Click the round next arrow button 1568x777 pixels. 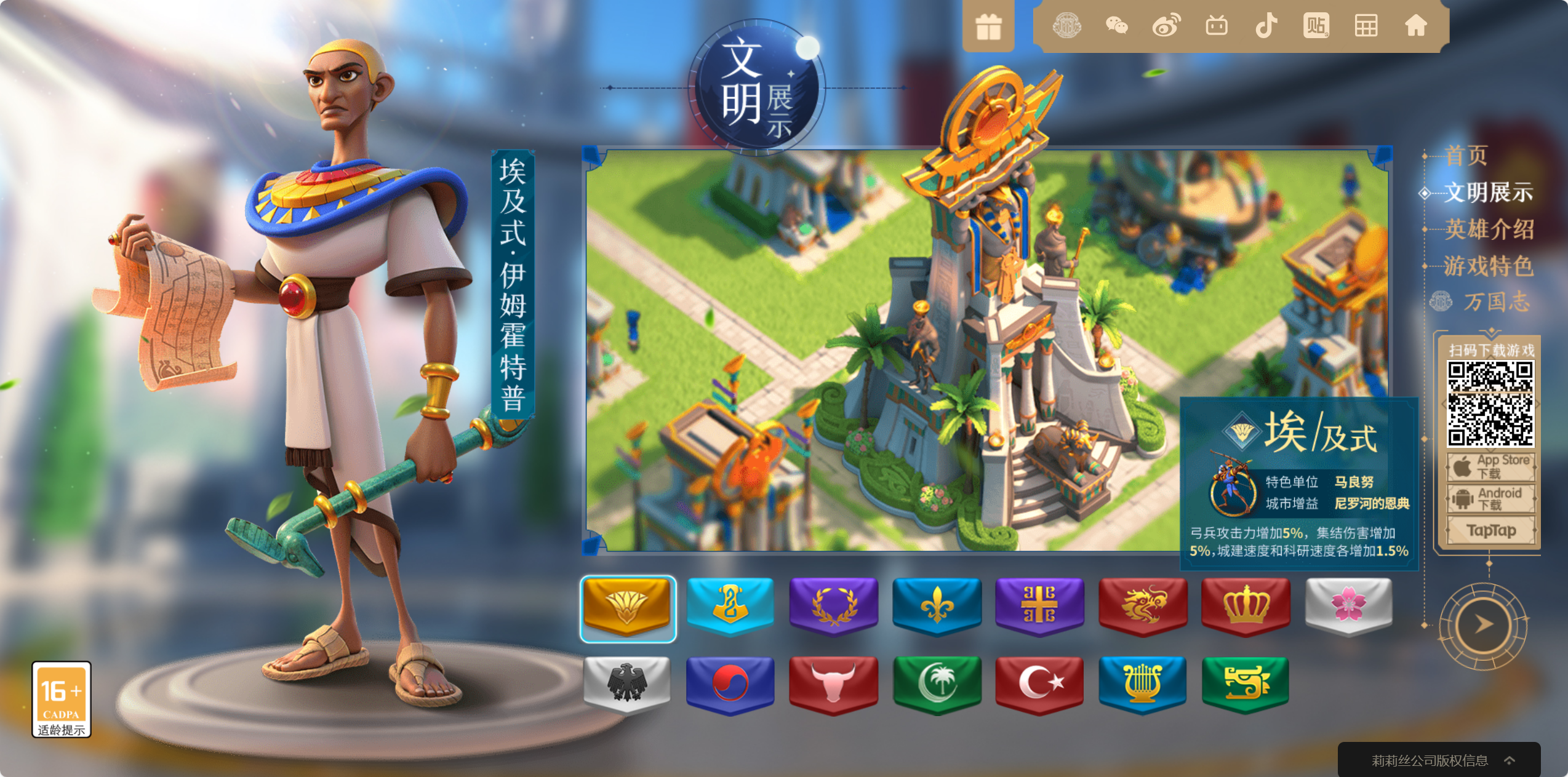[x=1483, y=625]
